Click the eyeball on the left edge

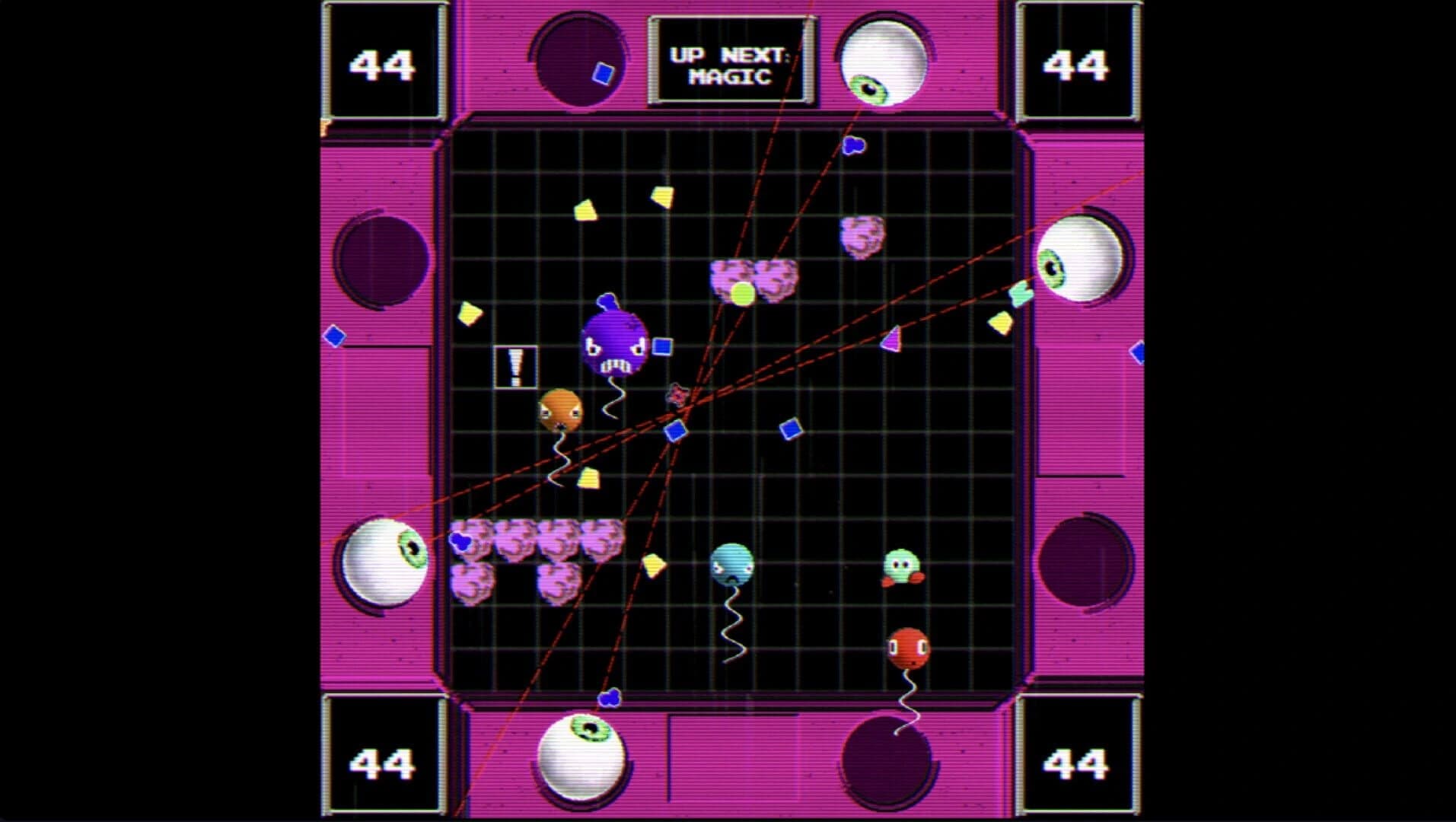[384, 561]
